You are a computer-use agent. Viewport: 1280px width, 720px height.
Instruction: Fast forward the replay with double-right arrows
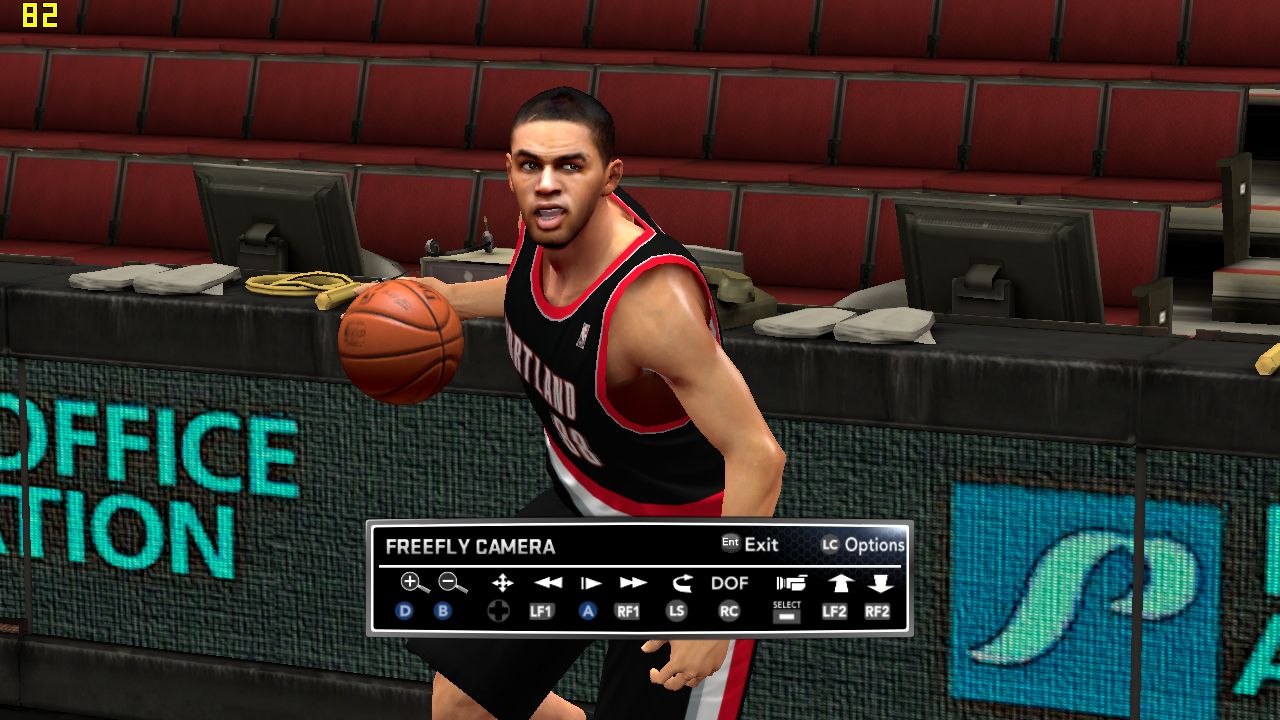tap(632, 583)
